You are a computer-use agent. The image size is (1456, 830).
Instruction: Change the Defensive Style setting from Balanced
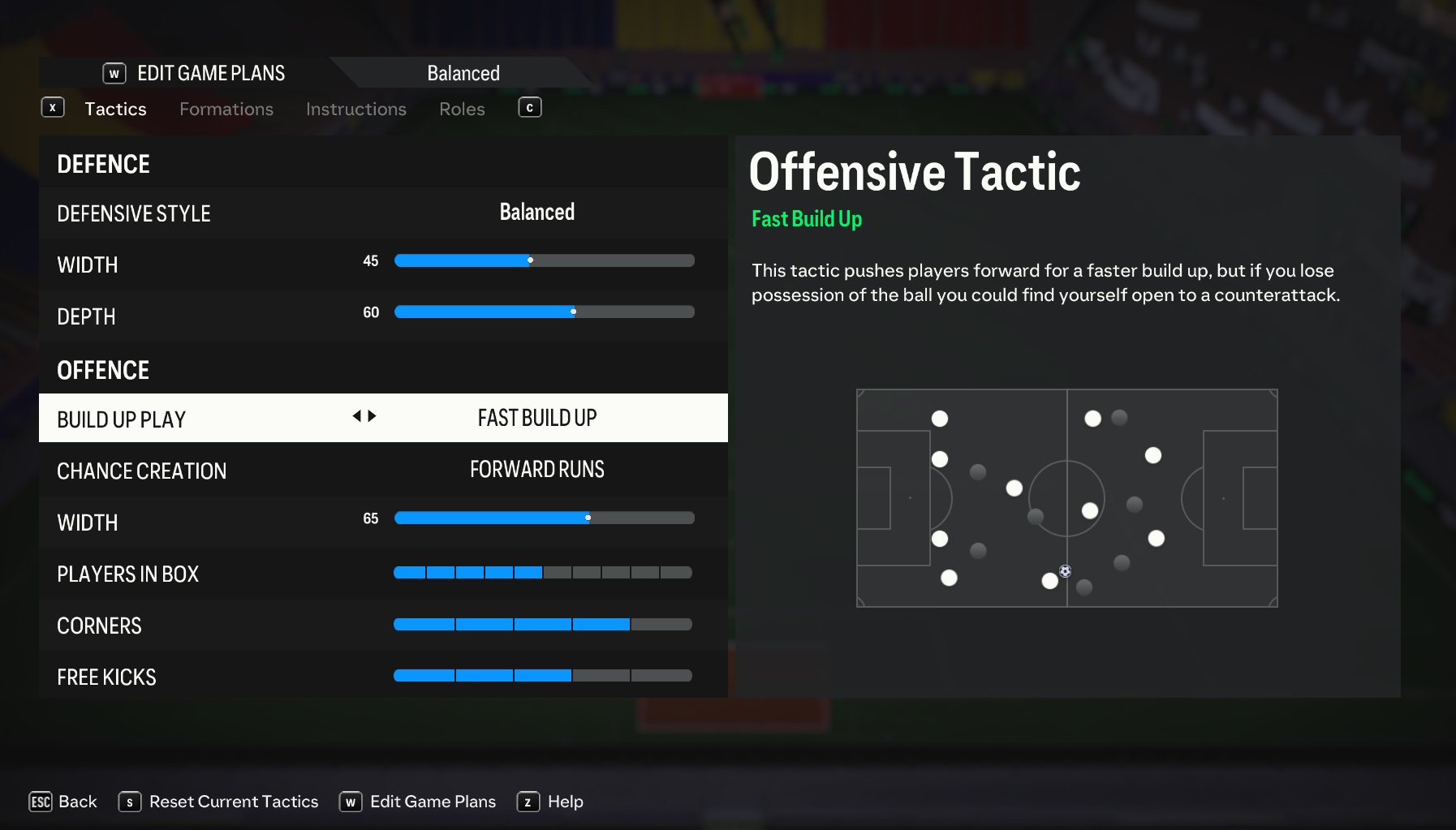[536, 213]
